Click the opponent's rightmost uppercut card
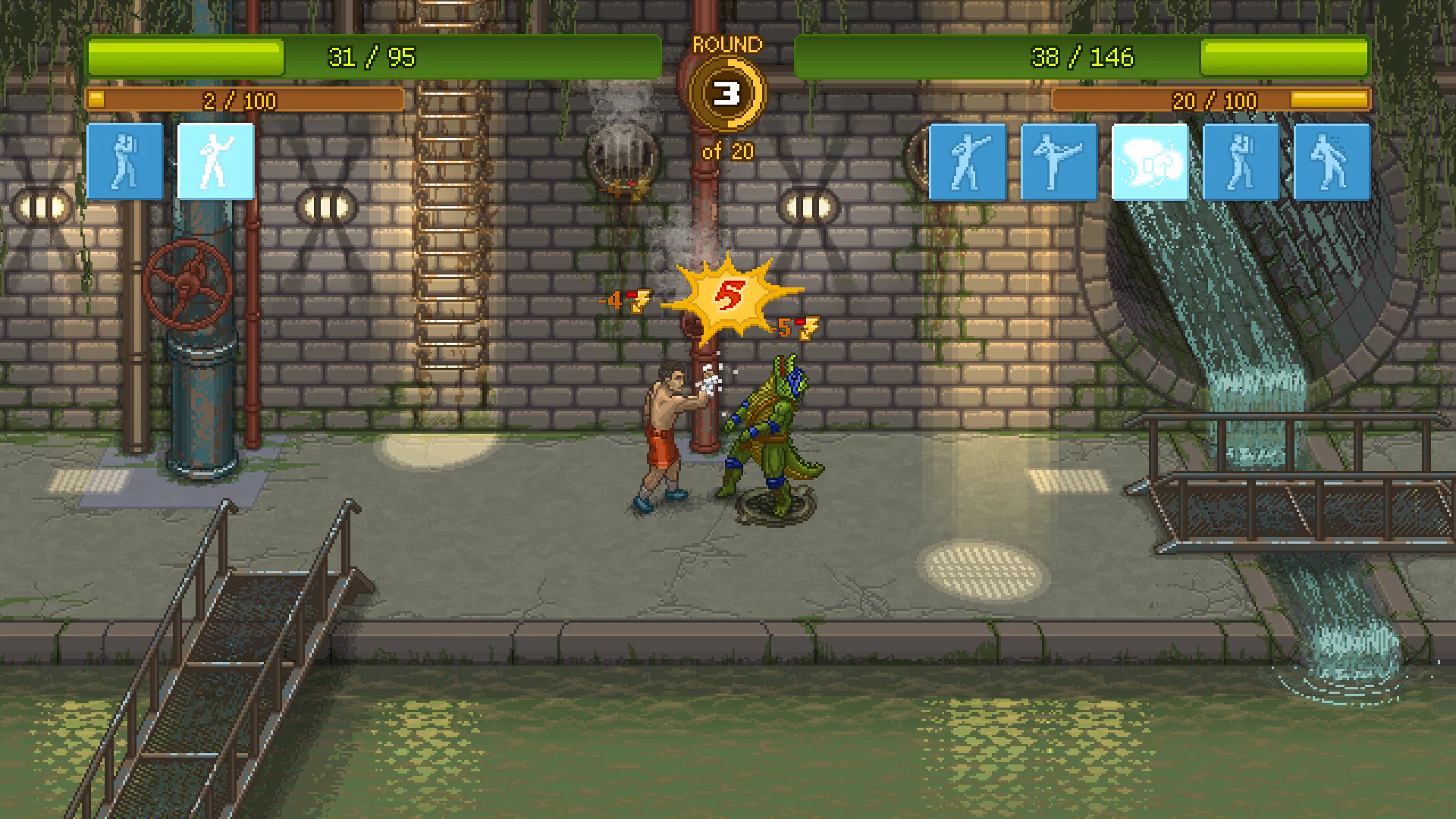This screenshot has width=1456, height=819. point(1331,162)
